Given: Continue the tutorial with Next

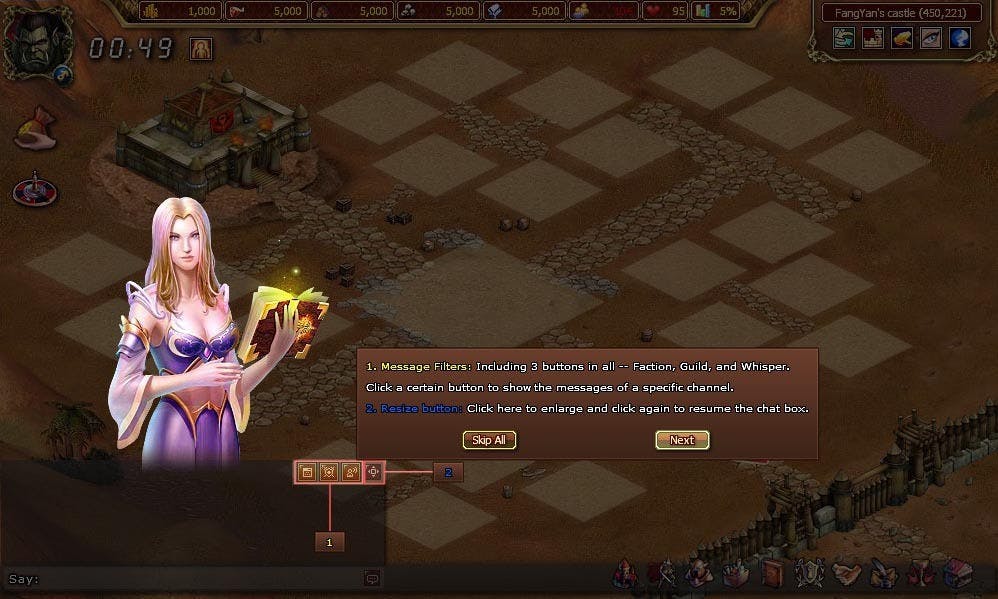Looking at the screenshot, I should [x=682, y=440].
